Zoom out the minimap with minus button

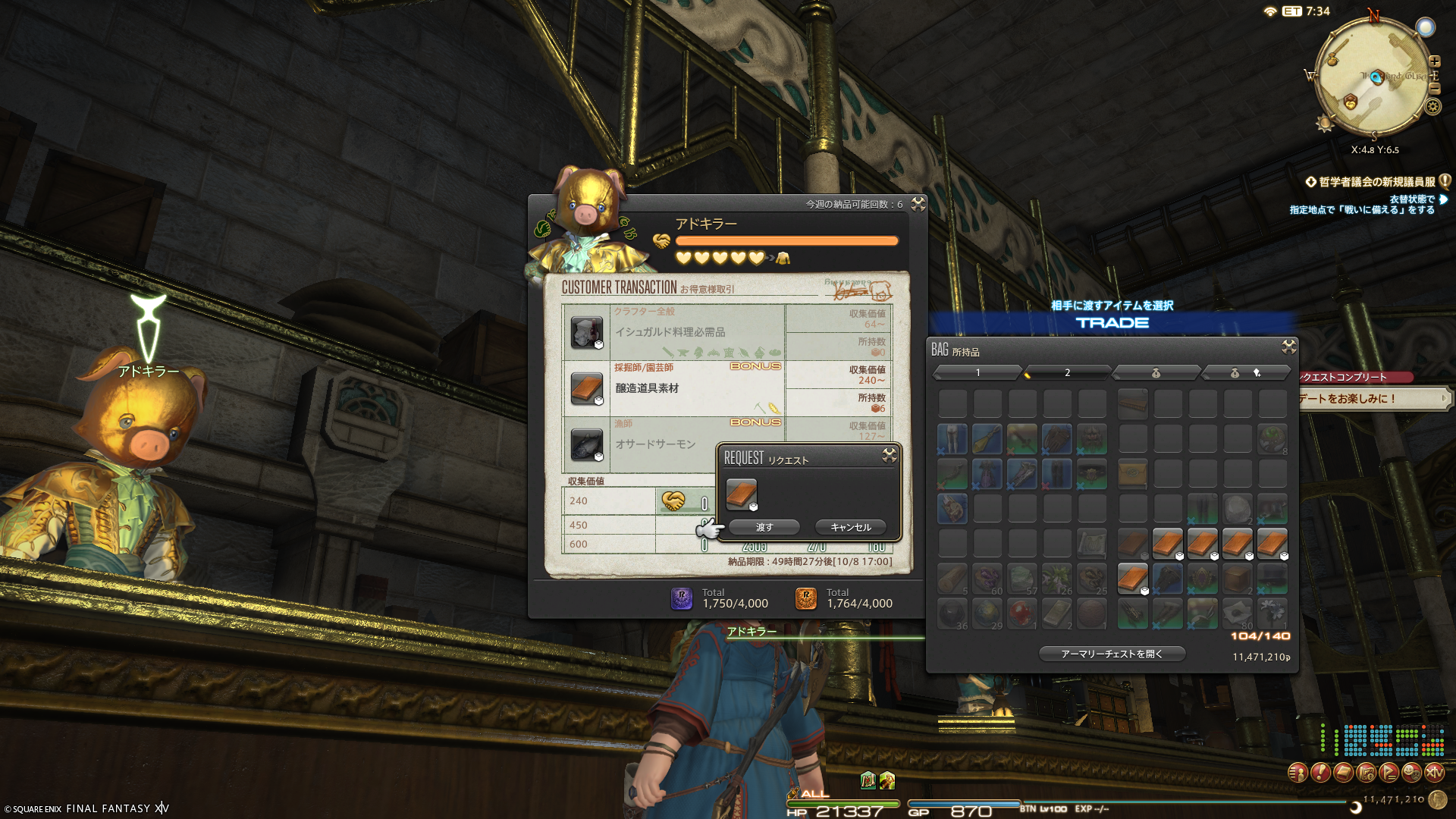1434,89
